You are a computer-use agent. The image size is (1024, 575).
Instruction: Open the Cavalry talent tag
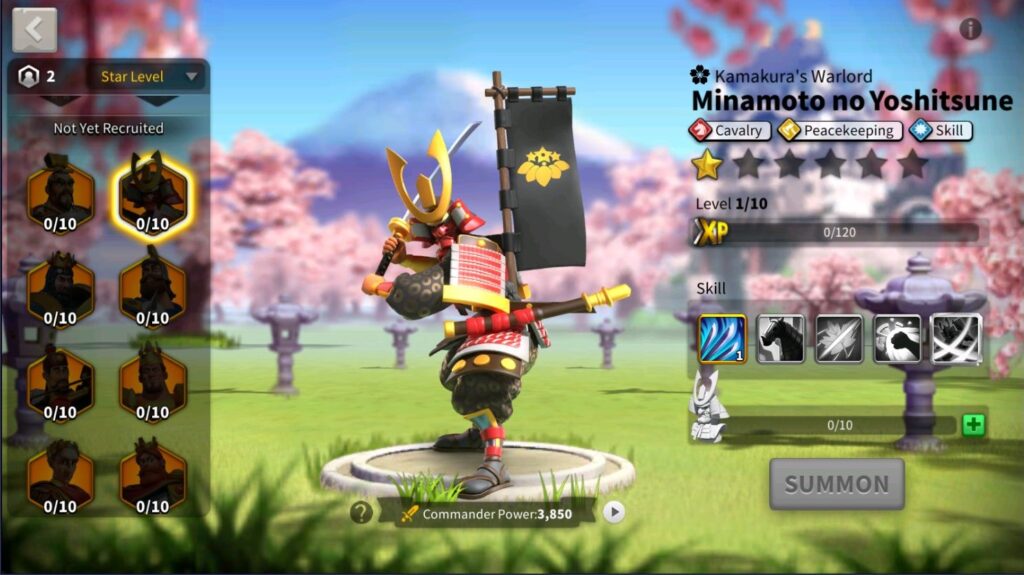(x=730, y=131)
